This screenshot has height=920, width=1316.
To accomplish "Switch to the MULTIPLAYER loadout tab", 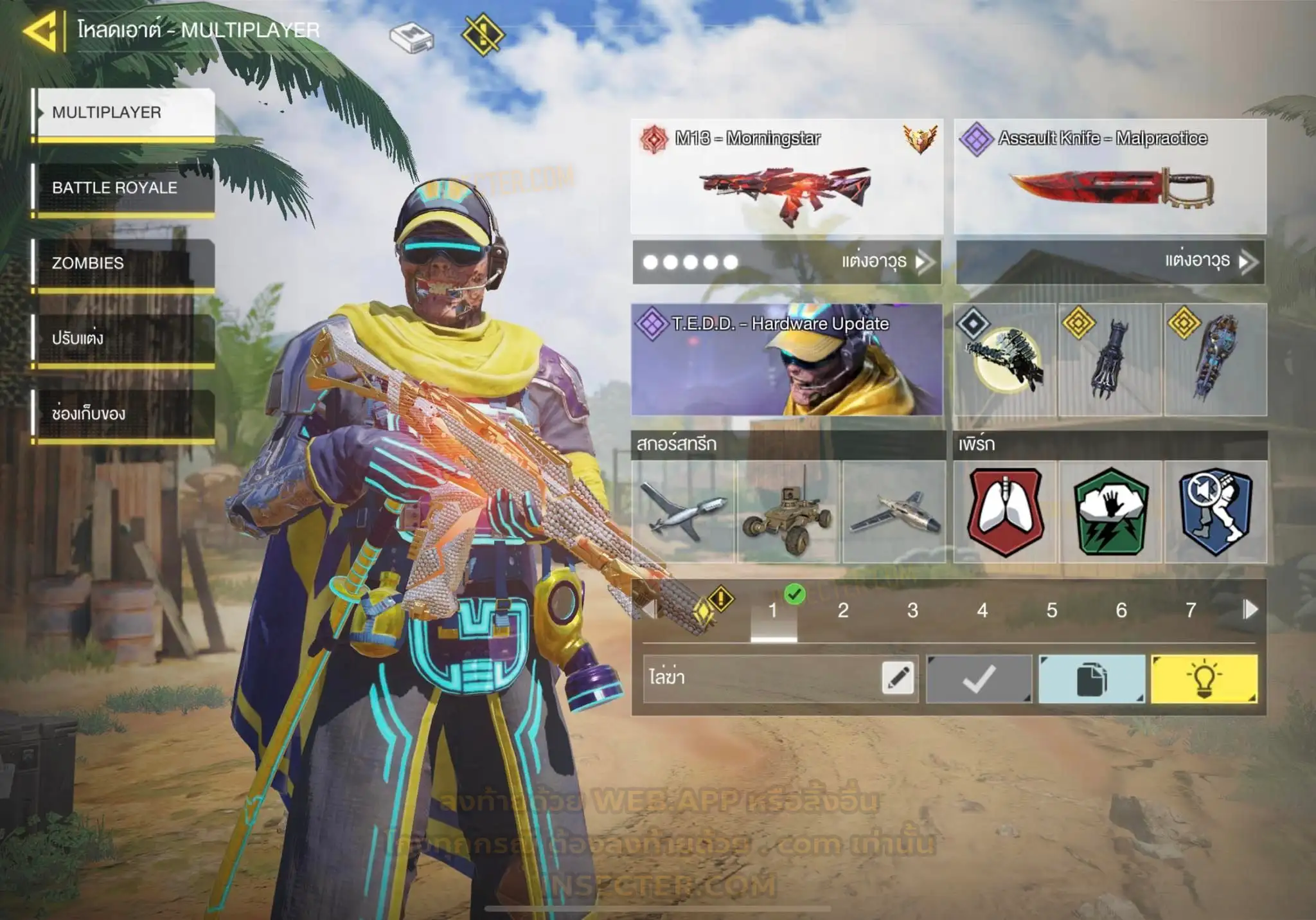I will point(124,113).
